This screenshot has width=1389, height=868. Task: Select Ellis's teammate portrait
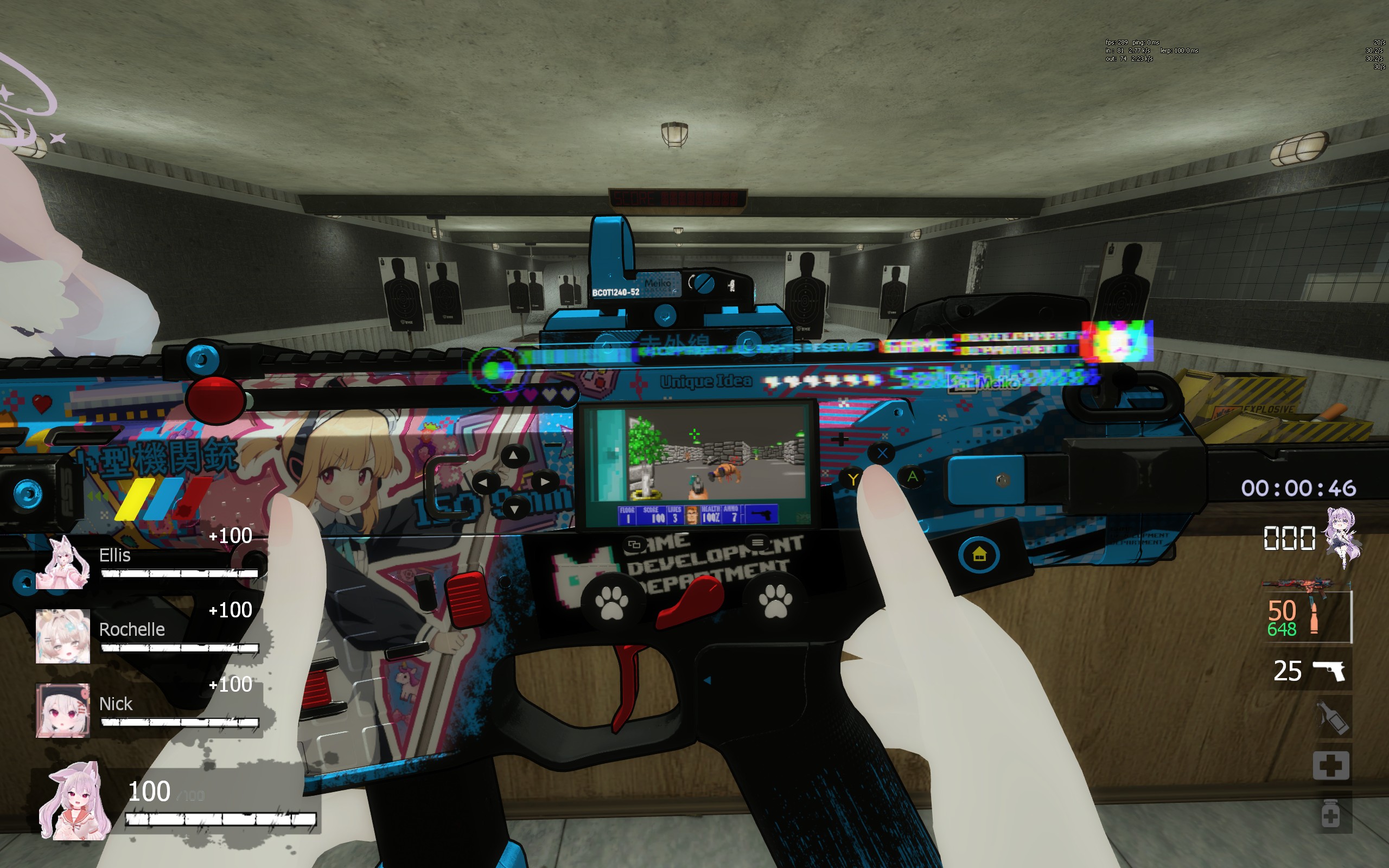coord(62,563)
